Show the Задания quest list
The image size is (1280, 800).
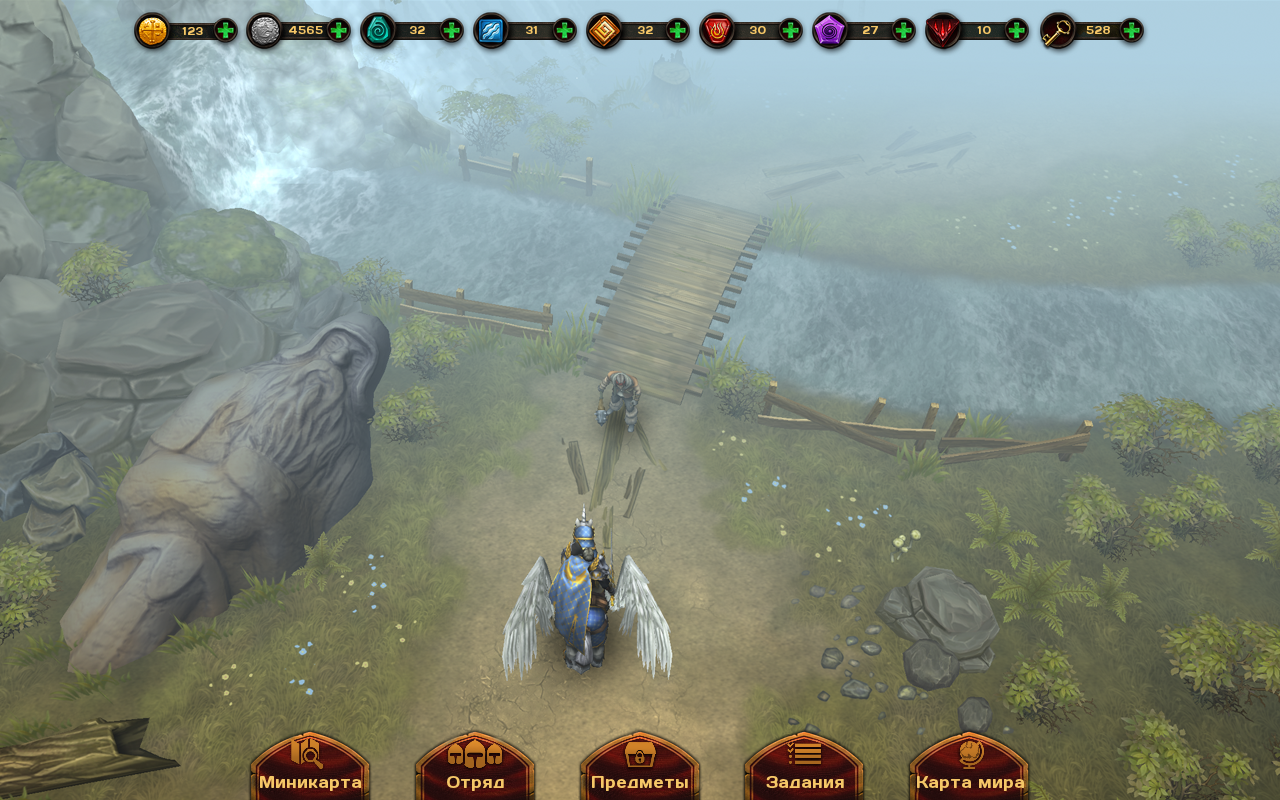pos(805,768)
